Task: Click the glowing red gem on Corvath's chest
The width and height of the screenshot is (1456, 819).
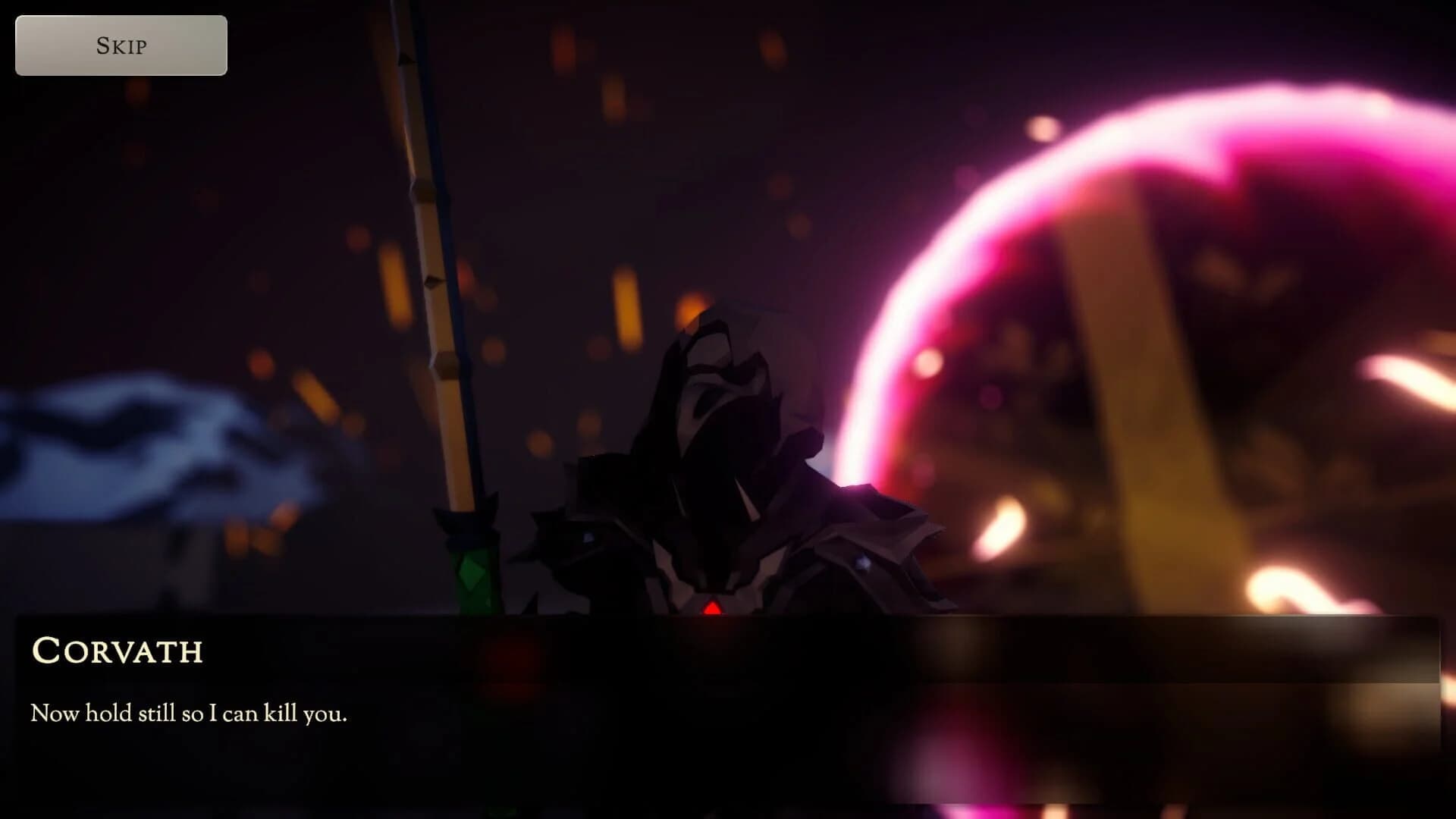Action: [x=711, y=607]
